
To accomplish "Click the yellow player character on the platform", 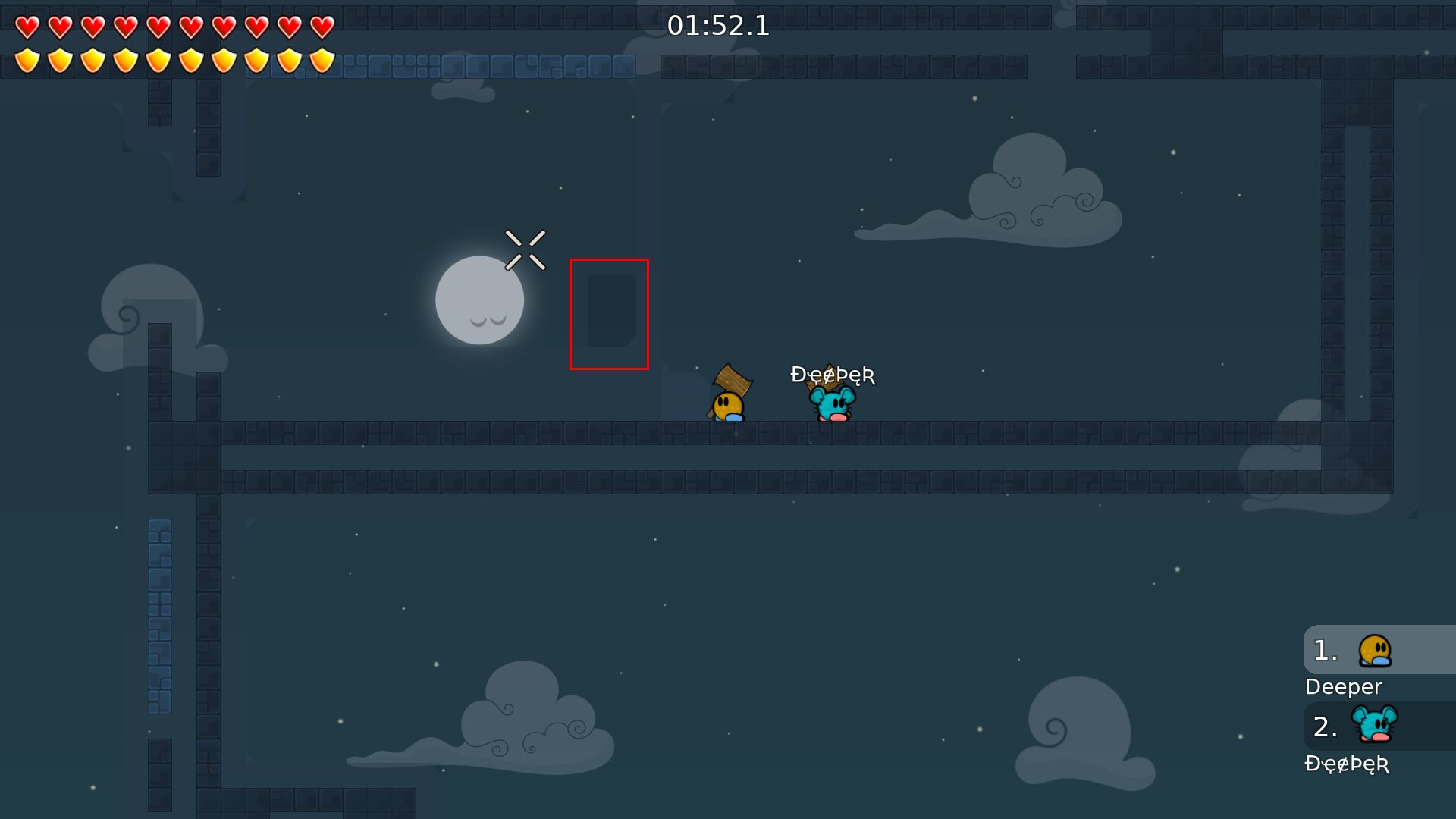I will click(x=726, y=404).
